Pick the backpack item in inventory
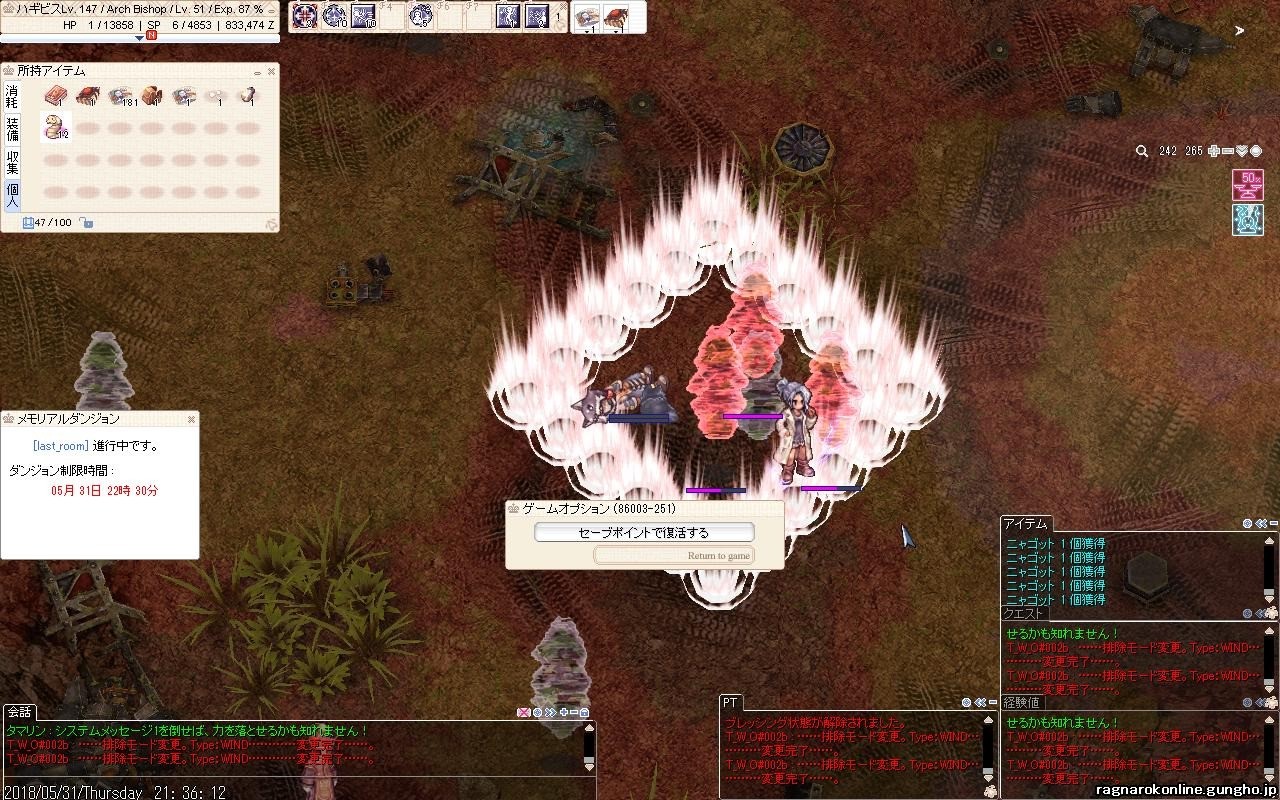The image size is (1280, 800). pos(151,96)
